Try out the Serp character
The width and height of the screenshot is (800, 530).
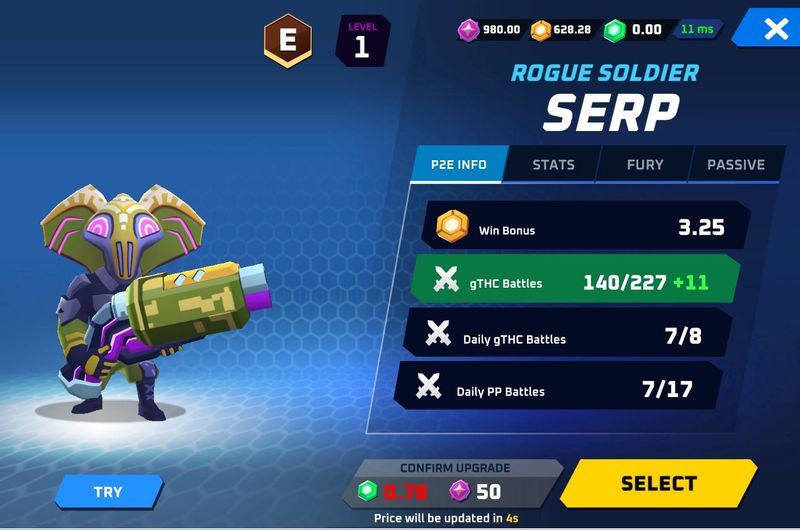[108, 492]
